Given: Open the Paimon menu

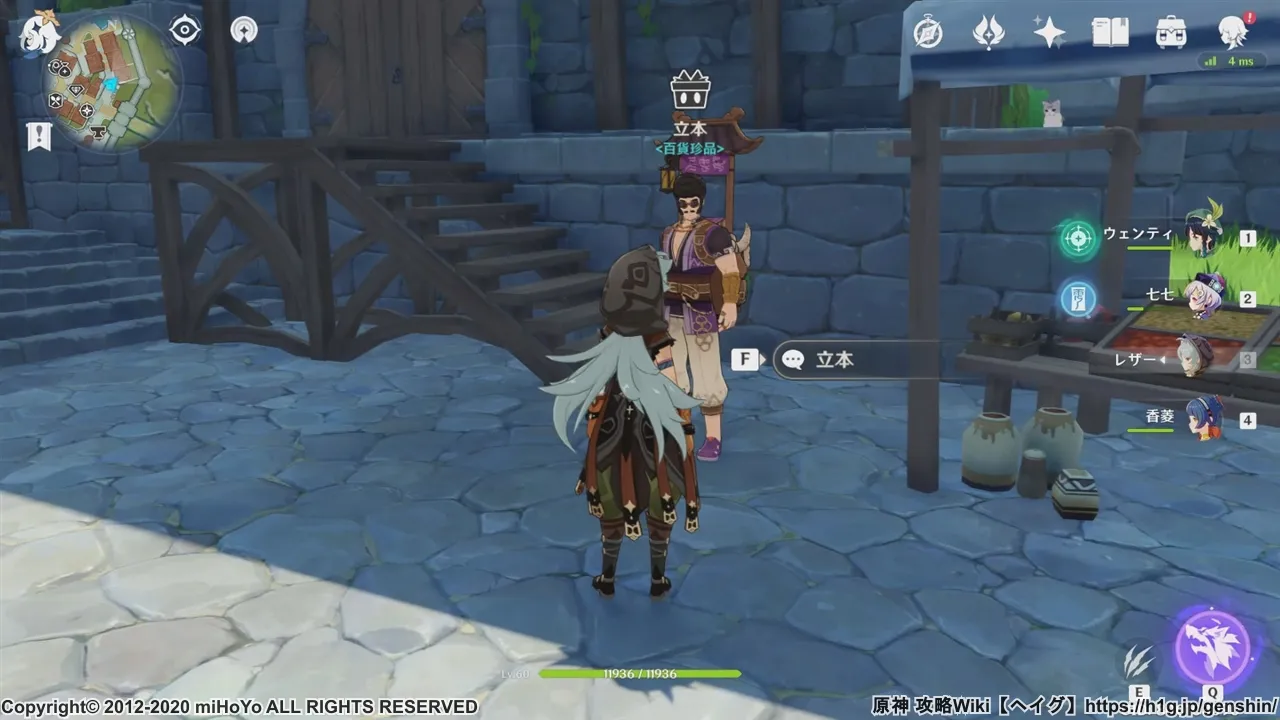Looking at the screenshot, I should pyautogui.click(x=40, y=34).
